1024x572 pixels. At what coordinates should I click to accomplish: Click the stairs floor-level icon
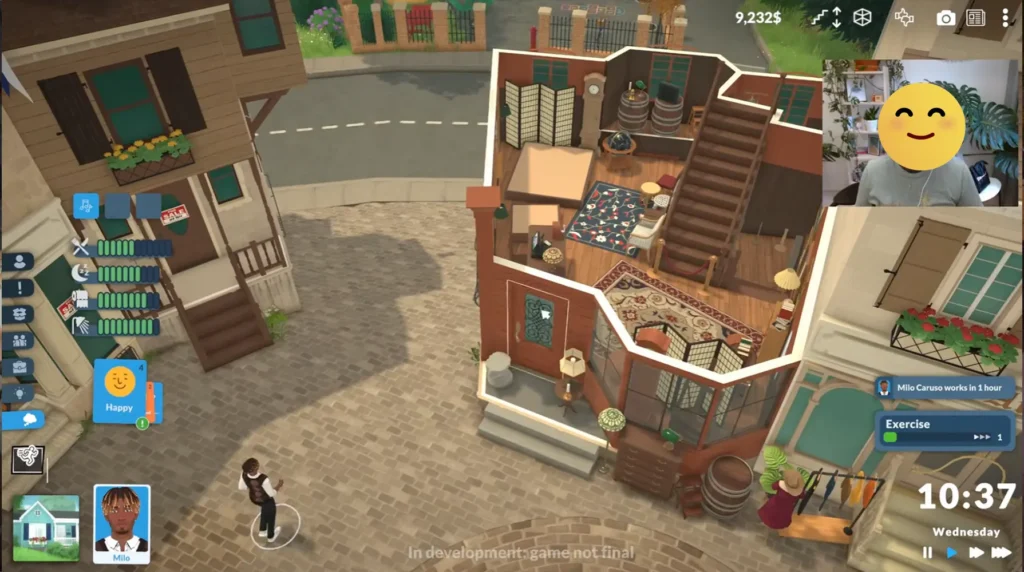(825, 18)
